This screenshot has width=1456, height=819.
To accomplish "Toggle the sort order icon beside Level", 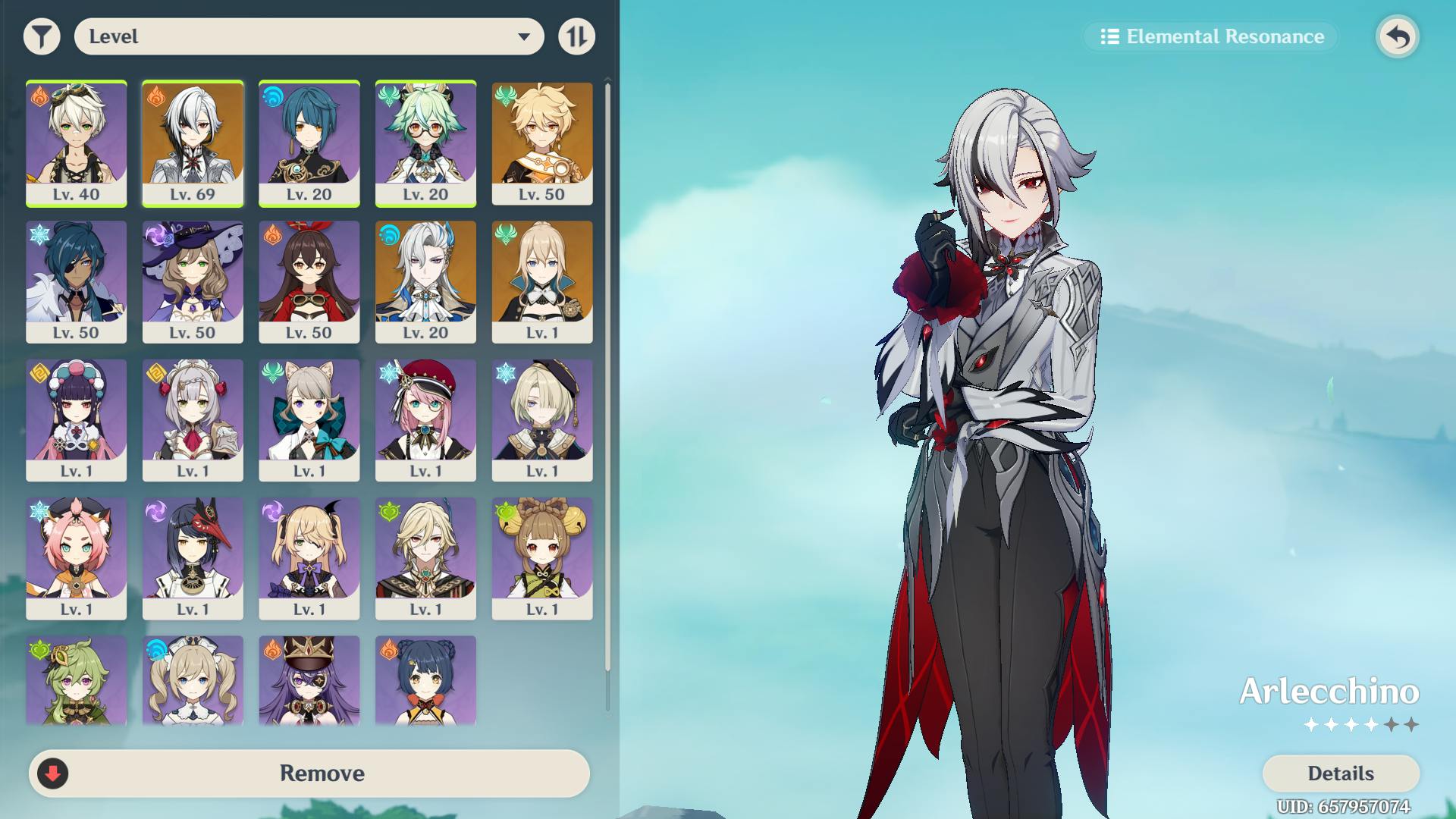I will coord(576,36).
